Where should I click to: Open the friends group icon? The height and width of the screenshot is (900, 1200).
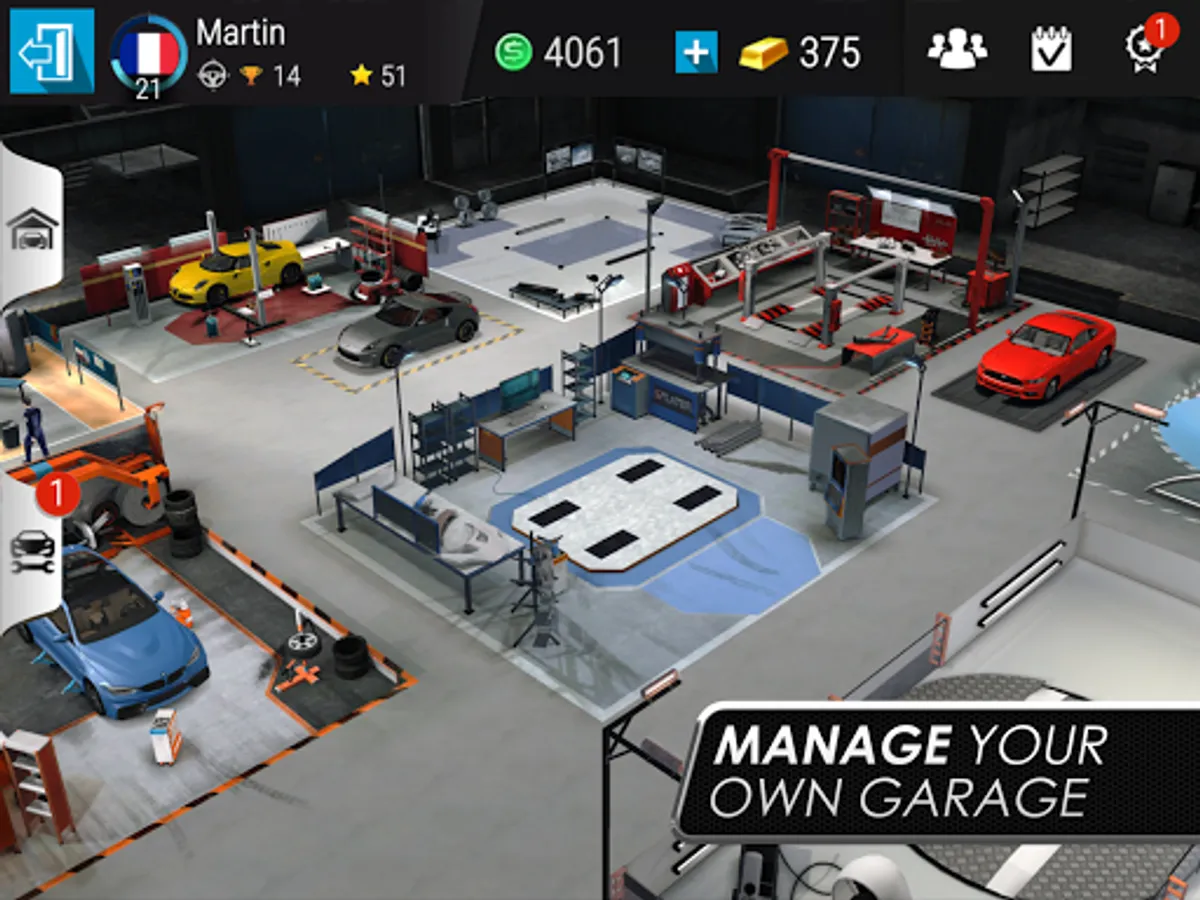click(x=957, y=50)
